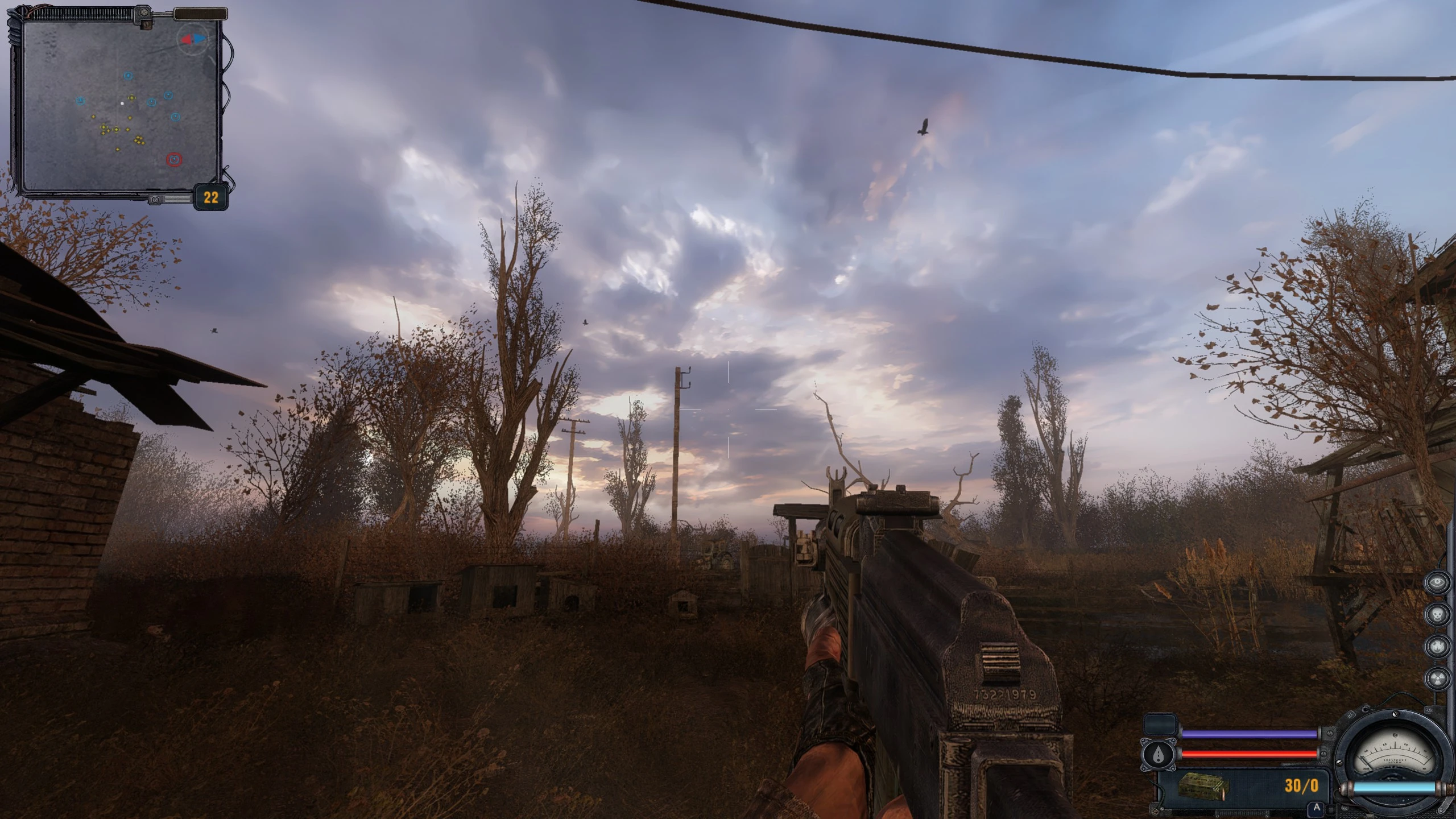The height and width of the screenshot is (819, 1456).
Task: Click the compass rose on the minimap
Action: tap(193, 40)
